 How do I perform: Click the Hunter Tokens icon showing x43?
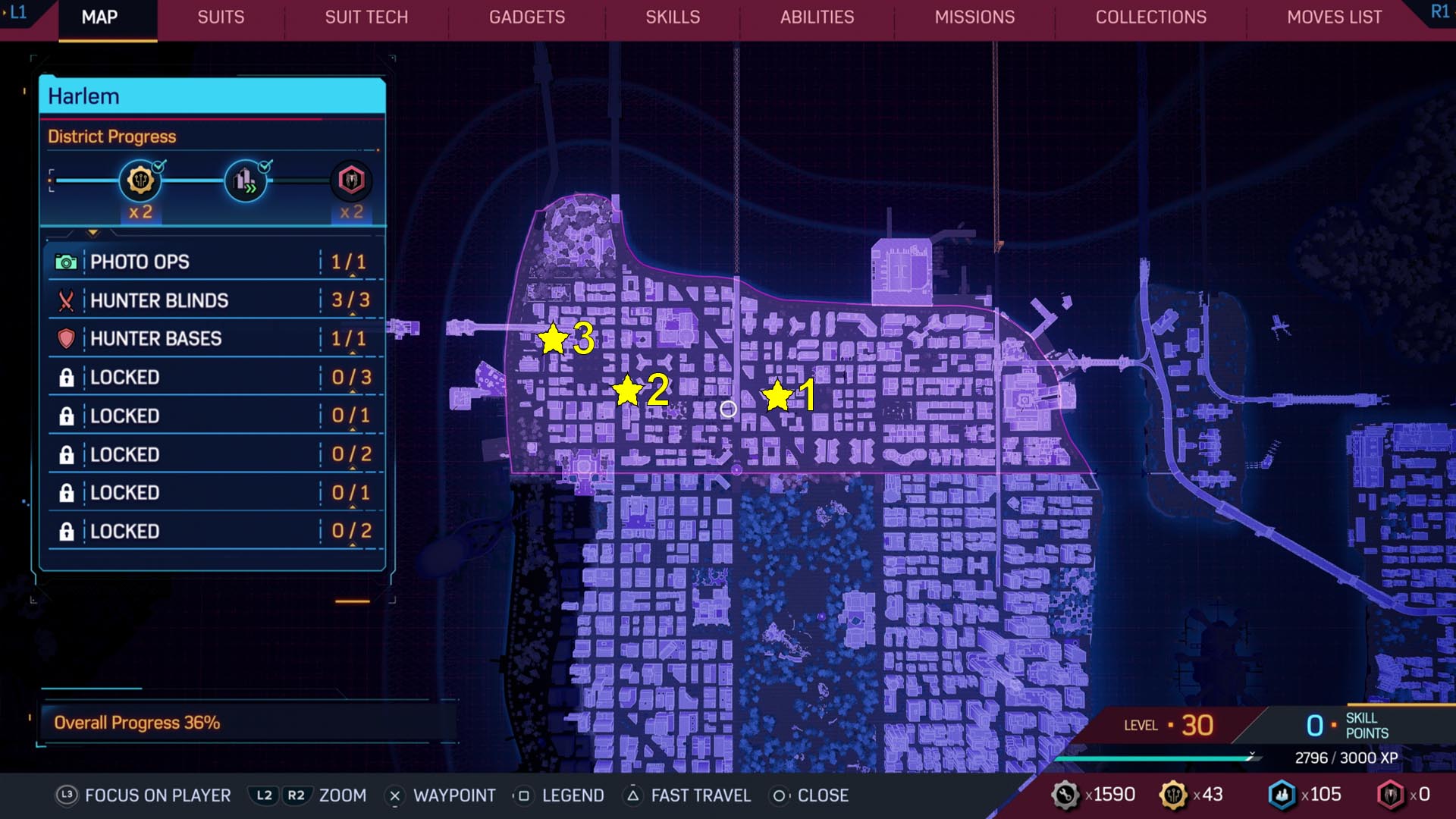point(1174,795)
